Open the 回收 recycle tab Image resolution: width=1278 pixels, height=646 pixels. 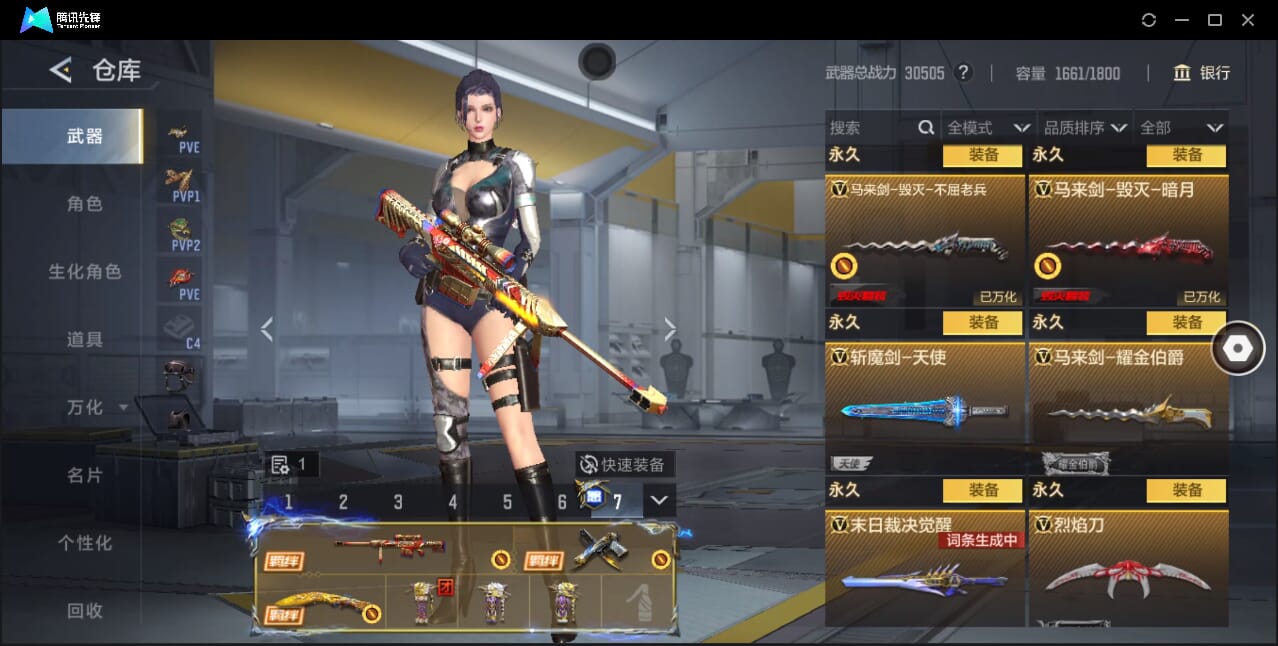(85, 610)
